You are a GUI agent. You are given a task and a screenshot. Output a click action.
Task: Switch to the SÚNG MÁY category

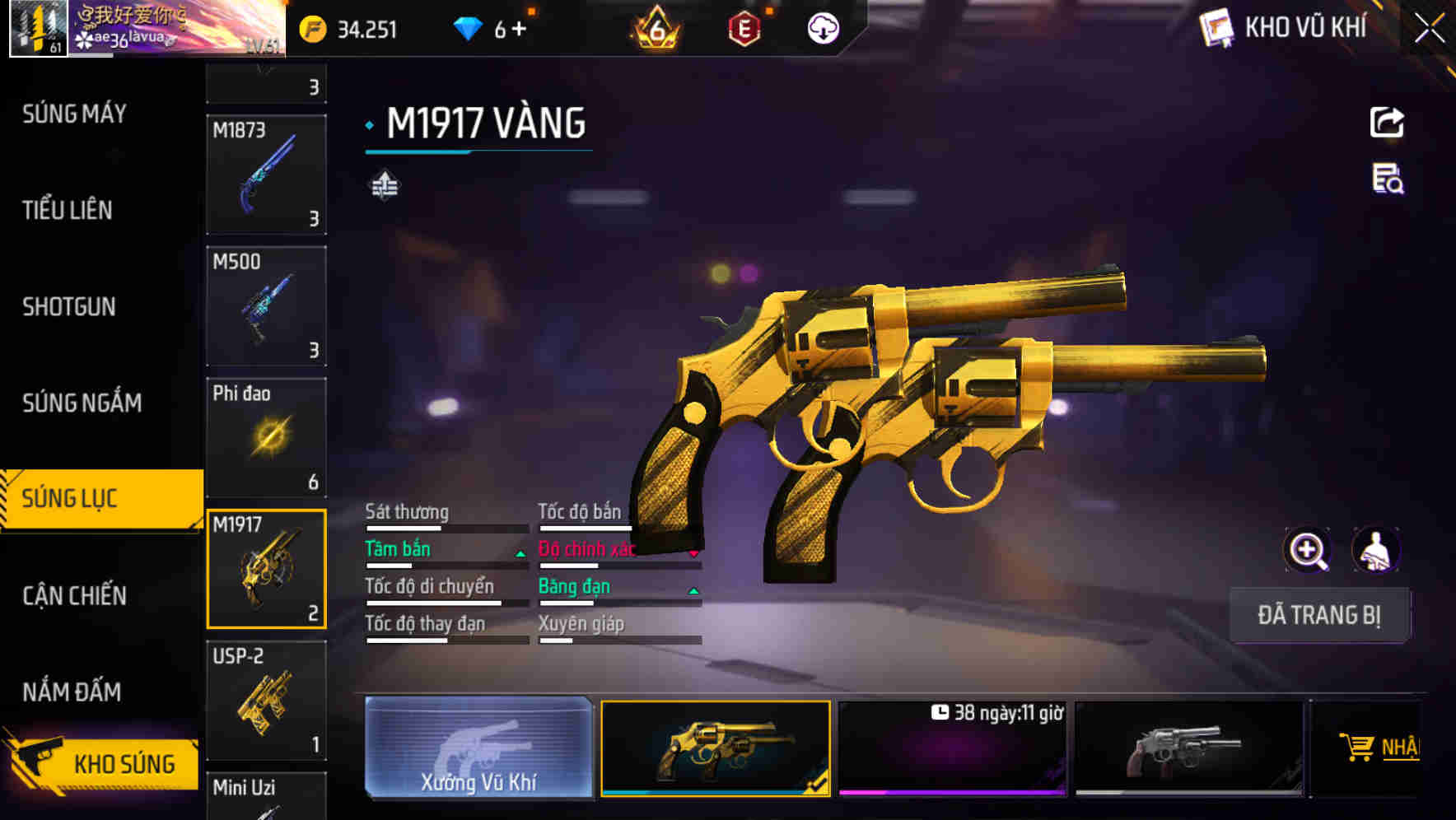(x=74, y=114)
